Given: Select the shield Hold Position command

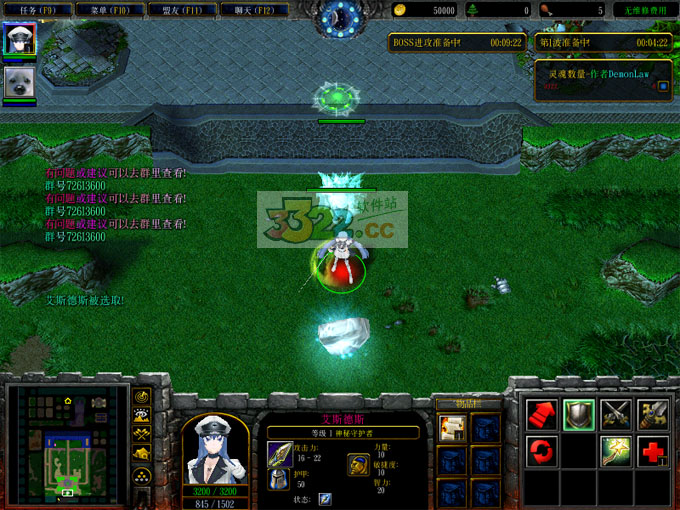Looking at the screenshot, I should click(580, 413).
